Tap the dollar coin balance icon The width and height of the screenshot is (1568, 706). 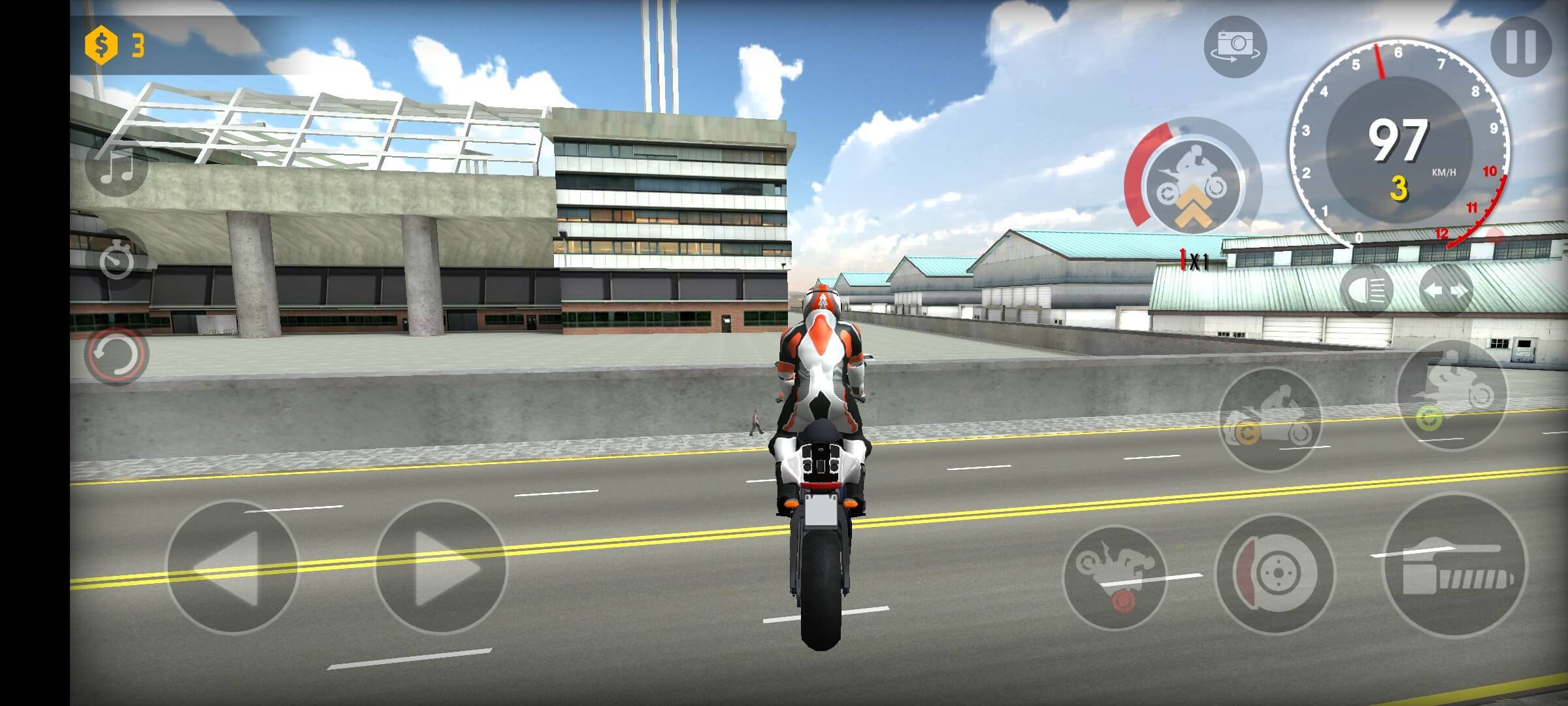[101, 45]
